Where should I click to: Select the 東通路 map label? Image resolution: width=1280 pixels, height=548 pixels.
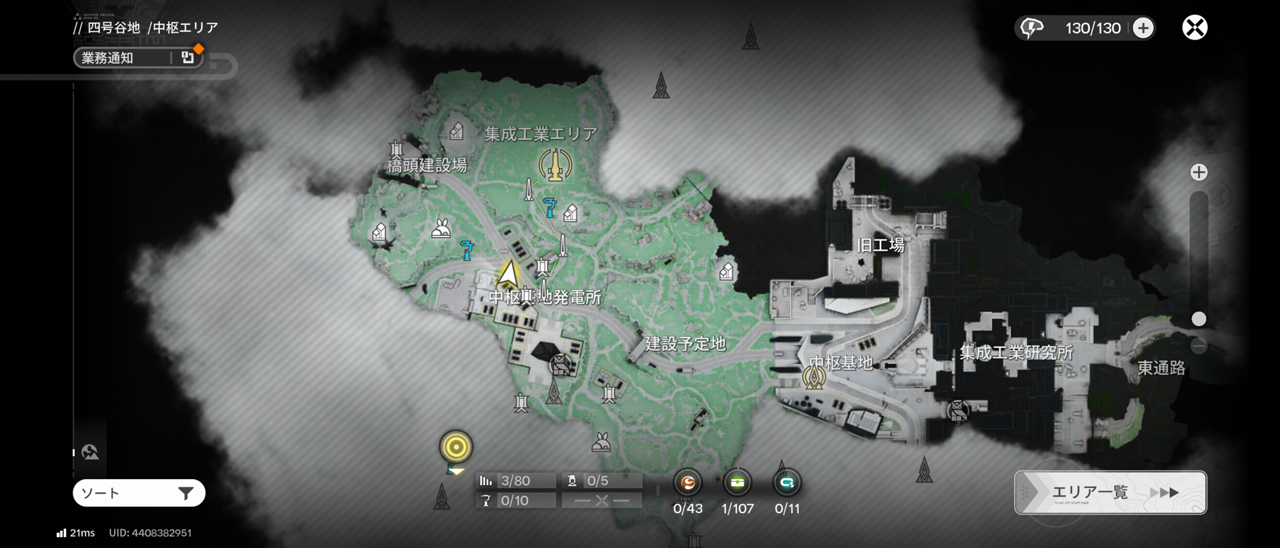click(1161, 368)
